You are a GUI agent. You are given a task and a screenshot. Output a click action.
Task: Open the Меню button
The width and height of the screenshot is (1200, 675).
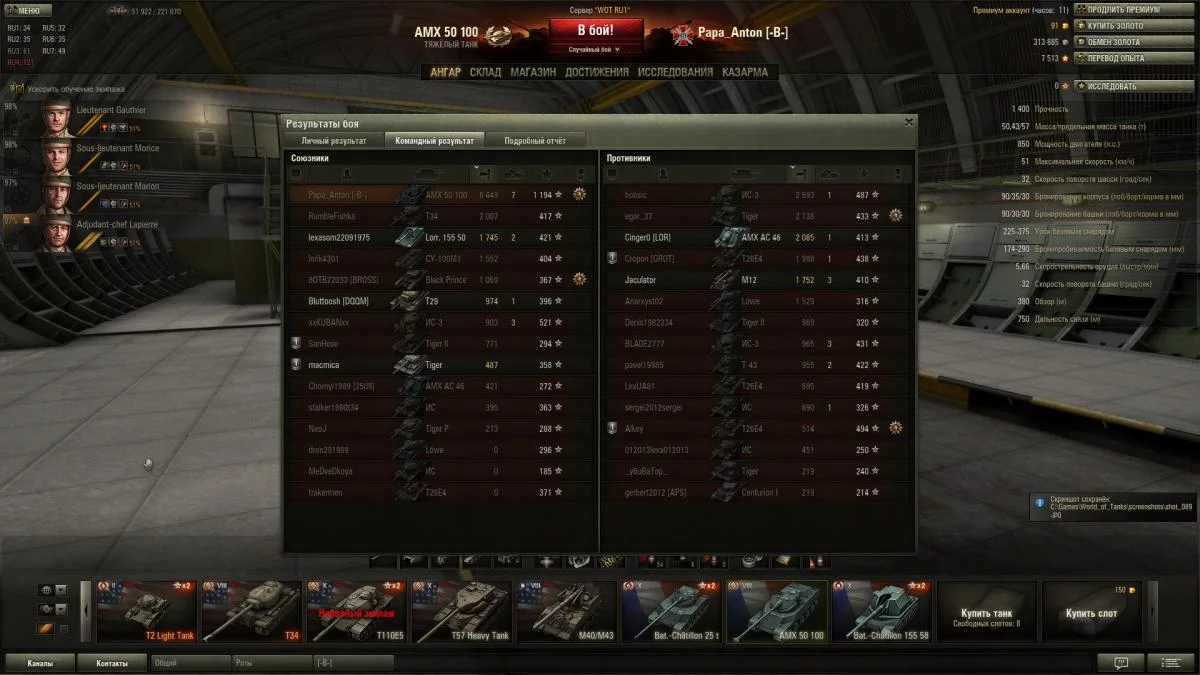28,11
